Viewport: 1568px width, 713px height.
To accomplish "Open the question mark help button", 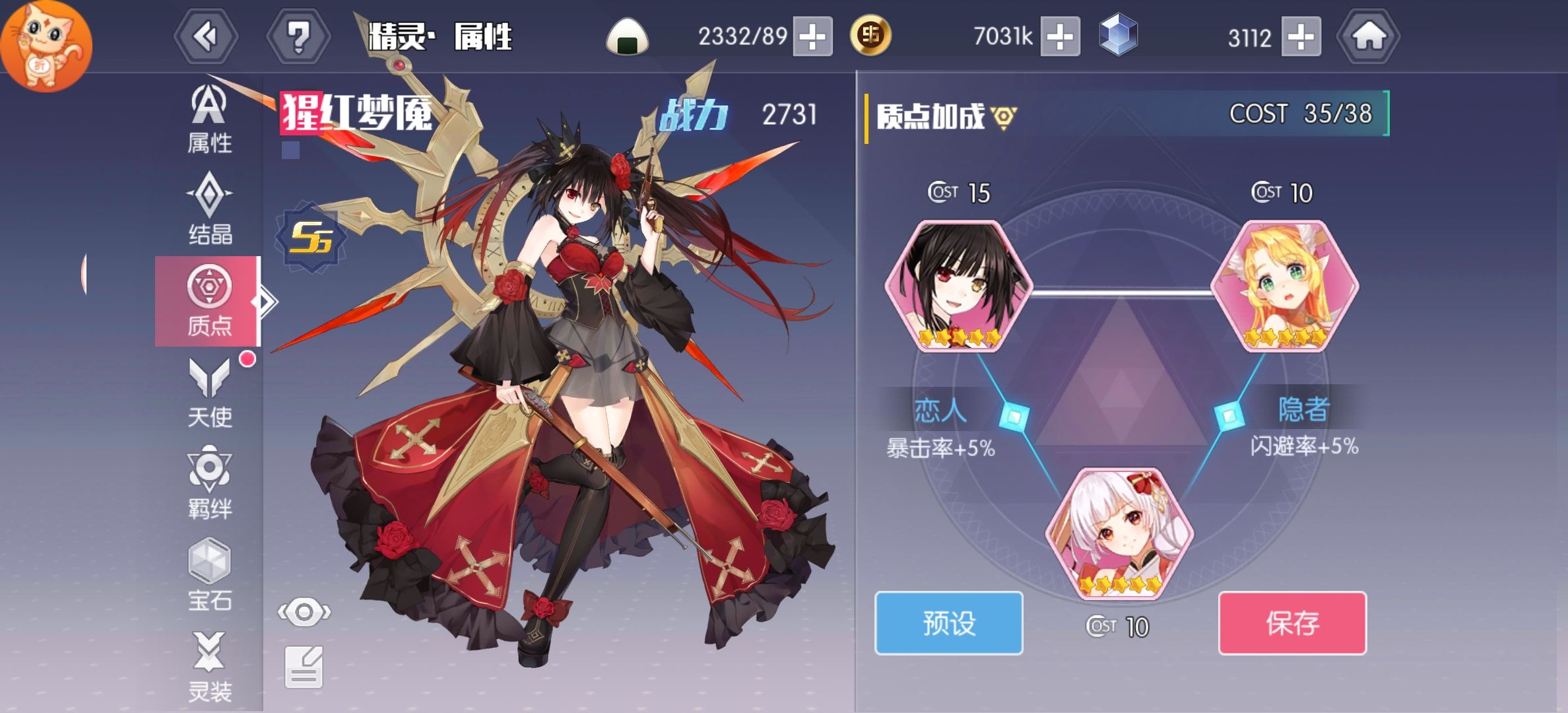I will coord(298,36).
